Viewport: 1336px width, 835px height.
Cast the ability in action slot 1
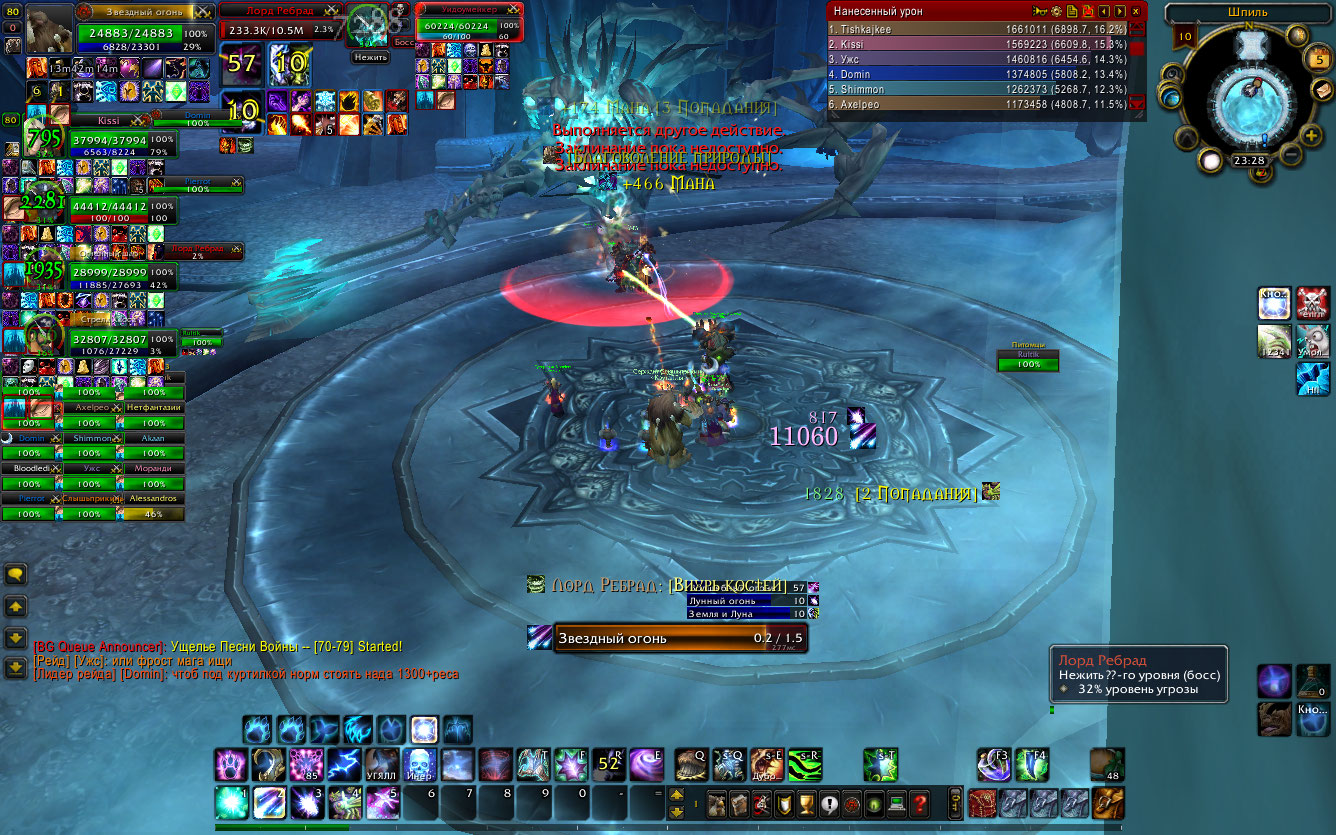pyautogui.click(x=232, y=802)
